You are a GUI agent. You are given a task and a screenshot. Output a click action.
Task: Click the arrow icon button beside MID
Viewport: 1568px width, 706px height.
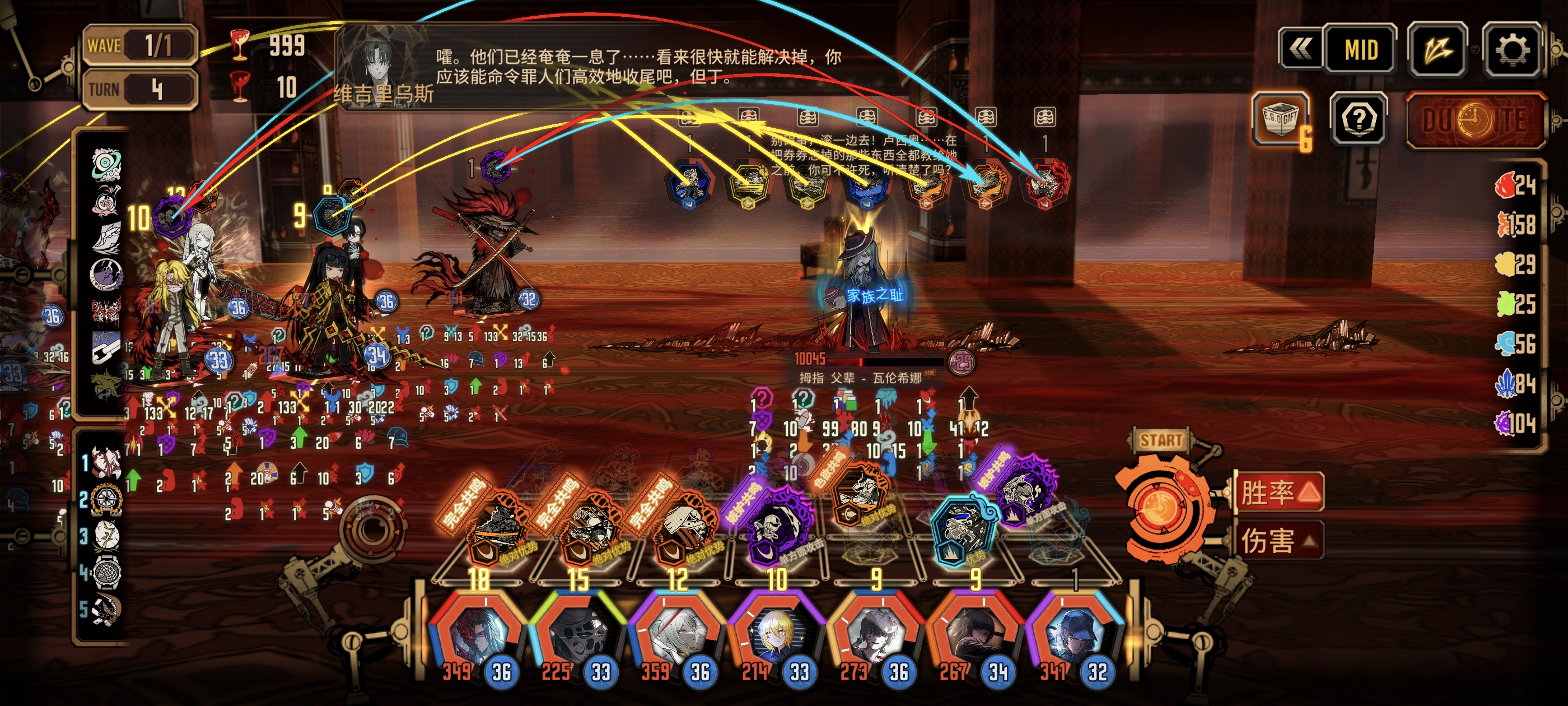[x=1438, y=50]
